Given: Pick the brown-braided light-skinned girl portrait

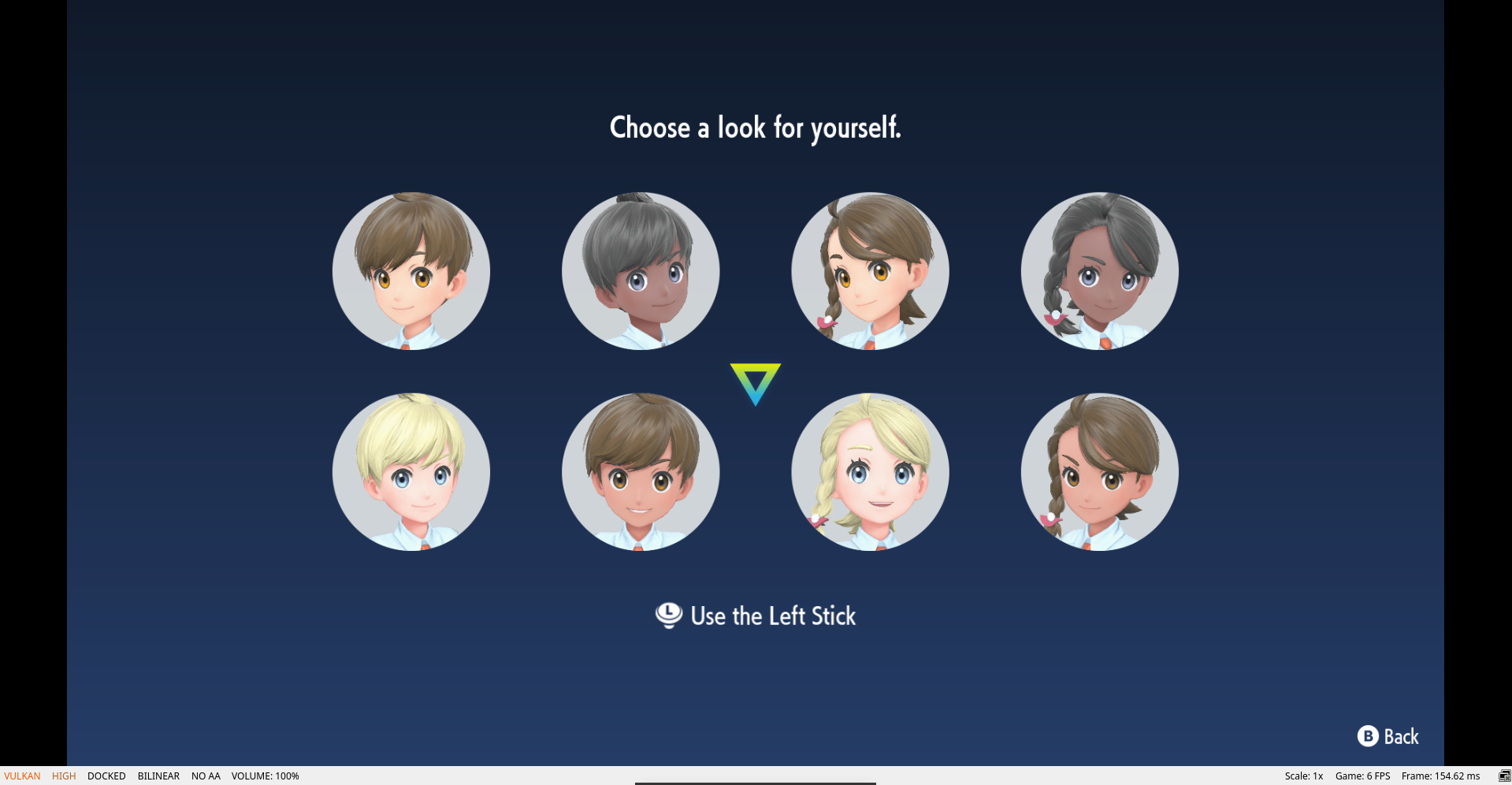Looking at the screenshot, I should (870, 271).
